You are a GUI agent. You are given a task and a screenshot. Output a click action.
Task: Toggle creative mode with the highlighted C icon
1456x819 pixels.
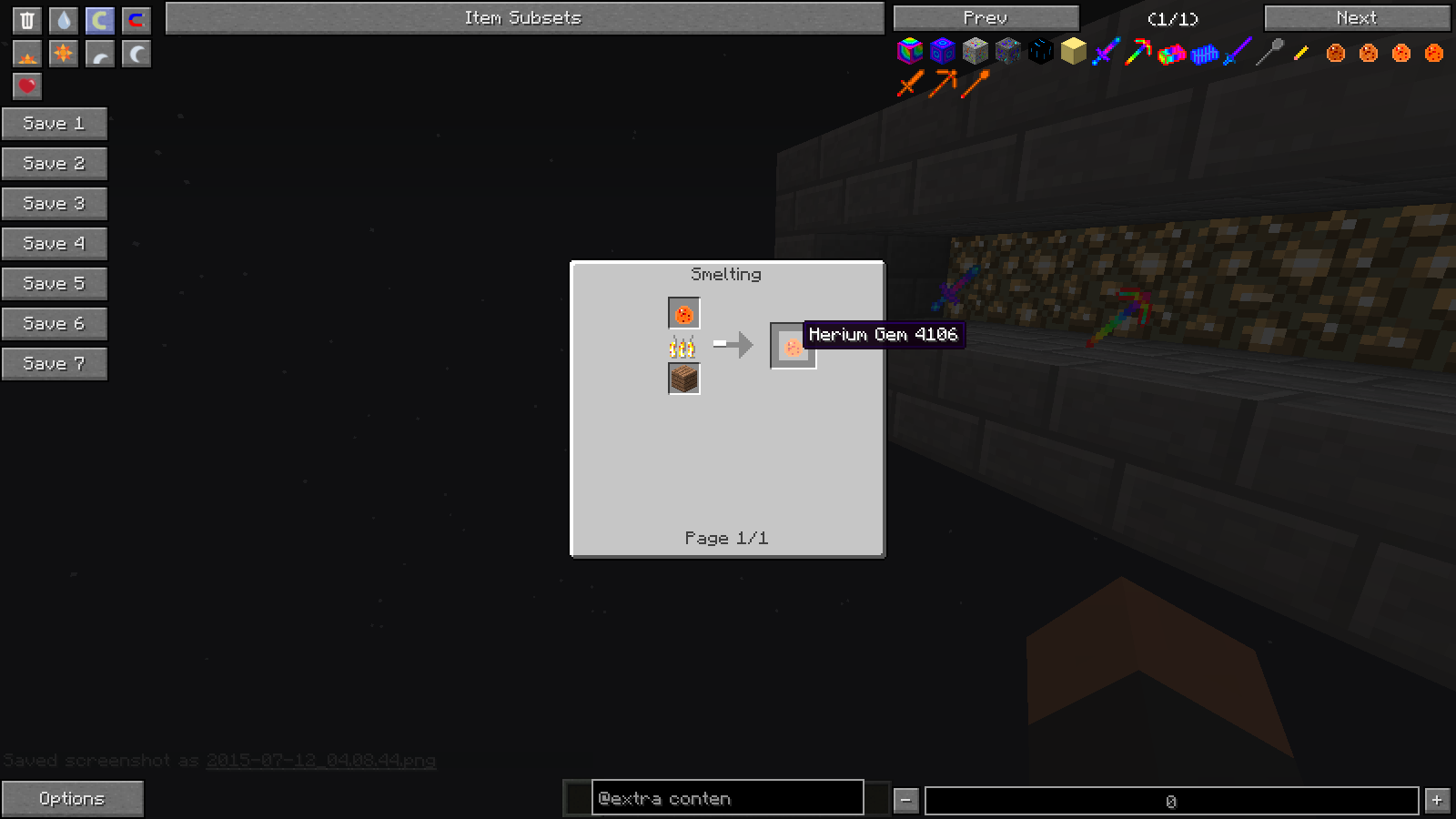tap(99, 20)
